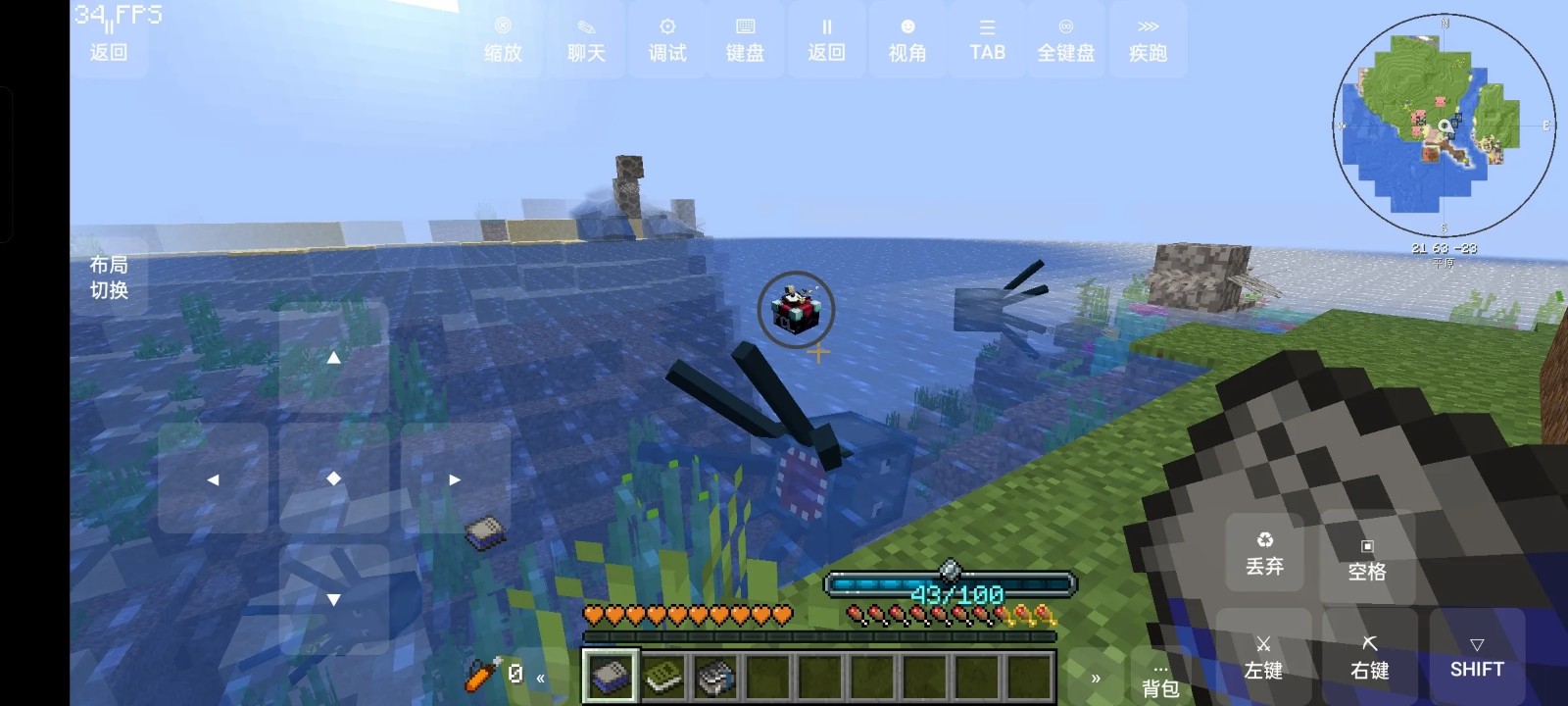The image size is (1568, 706).
Task: Tap the D-pad center diamond button
Action: [333, 479]
